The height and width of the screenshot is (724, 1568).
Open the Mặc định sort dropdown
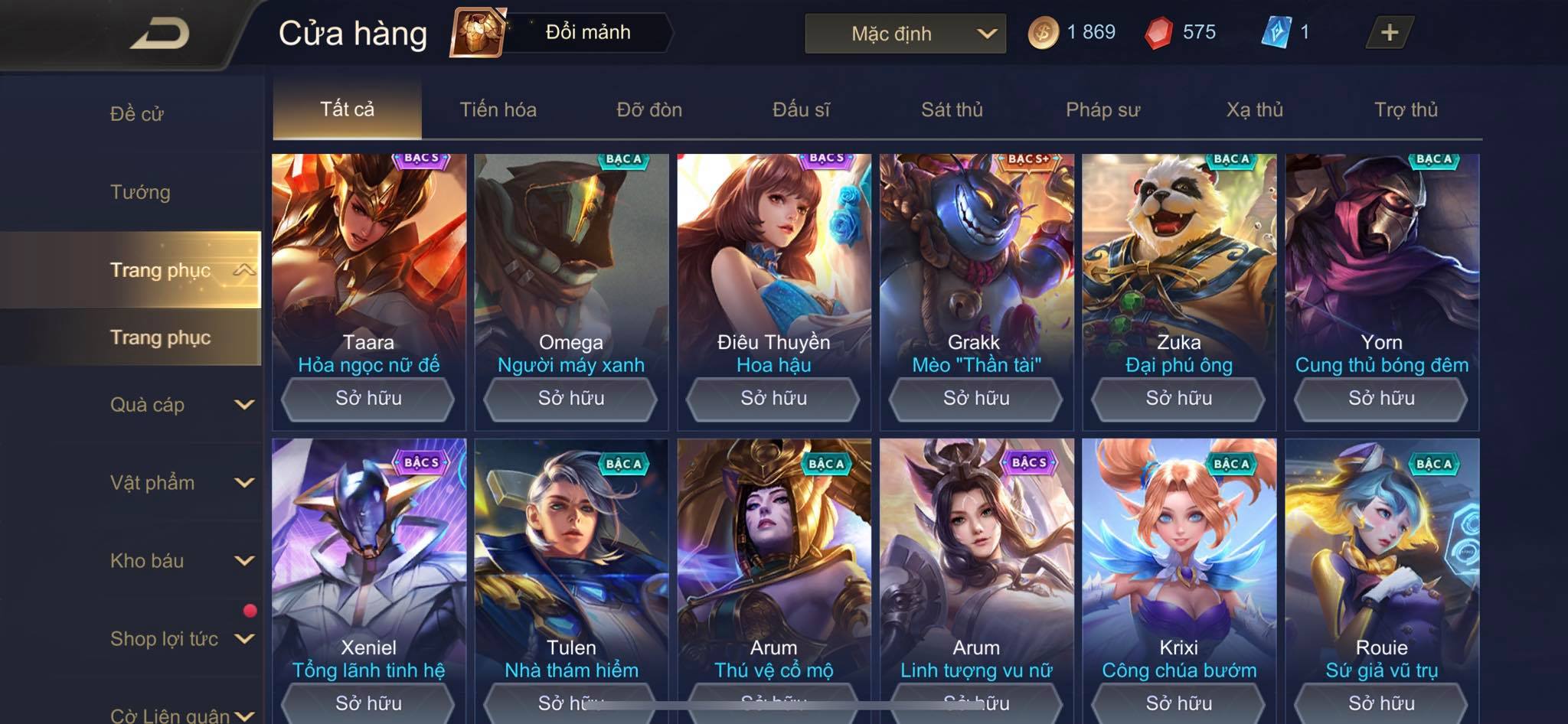coord(905,34)
